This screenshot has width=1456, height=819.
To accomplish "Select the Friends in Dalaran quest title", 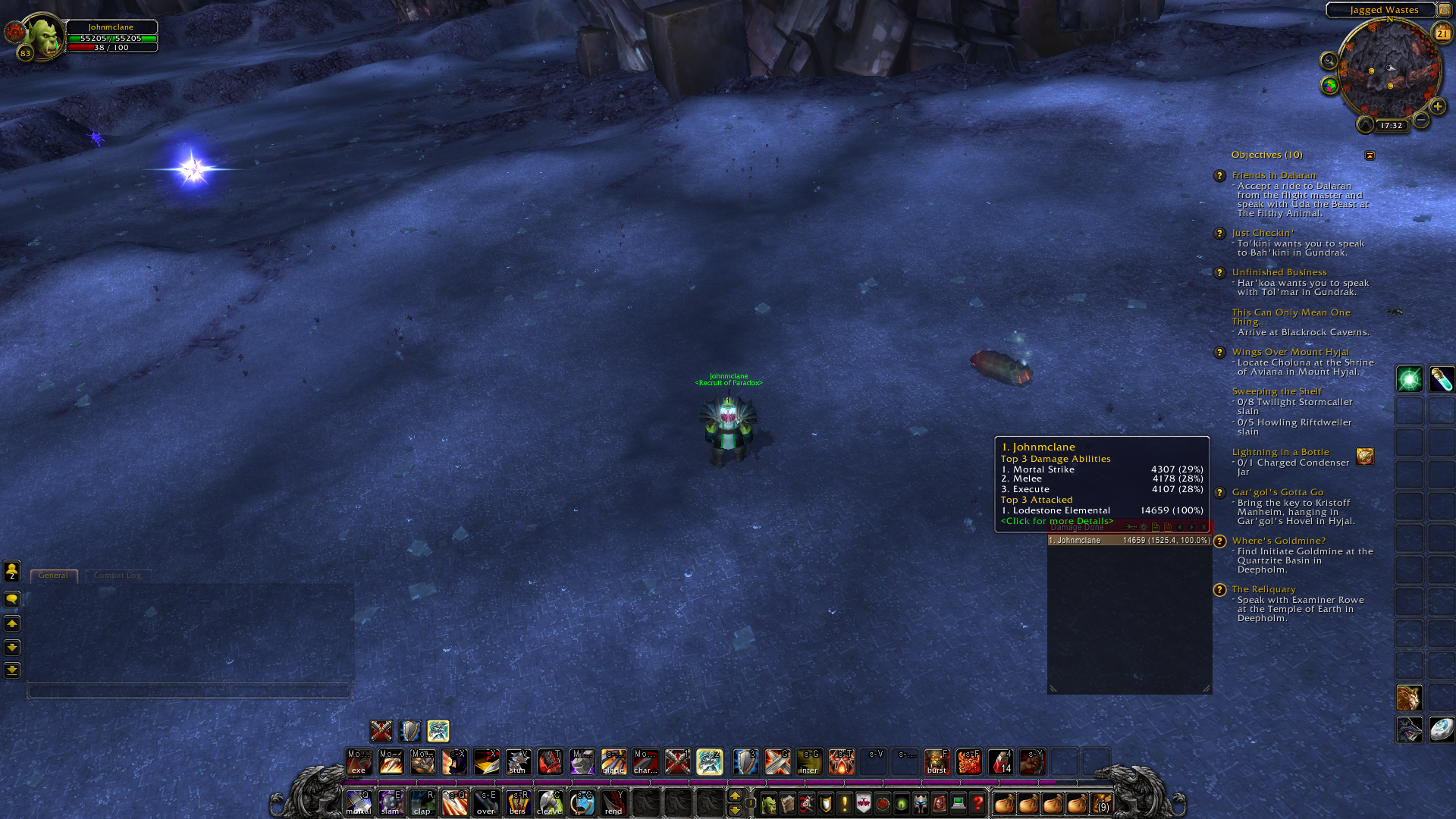I will pos(1273,175).
